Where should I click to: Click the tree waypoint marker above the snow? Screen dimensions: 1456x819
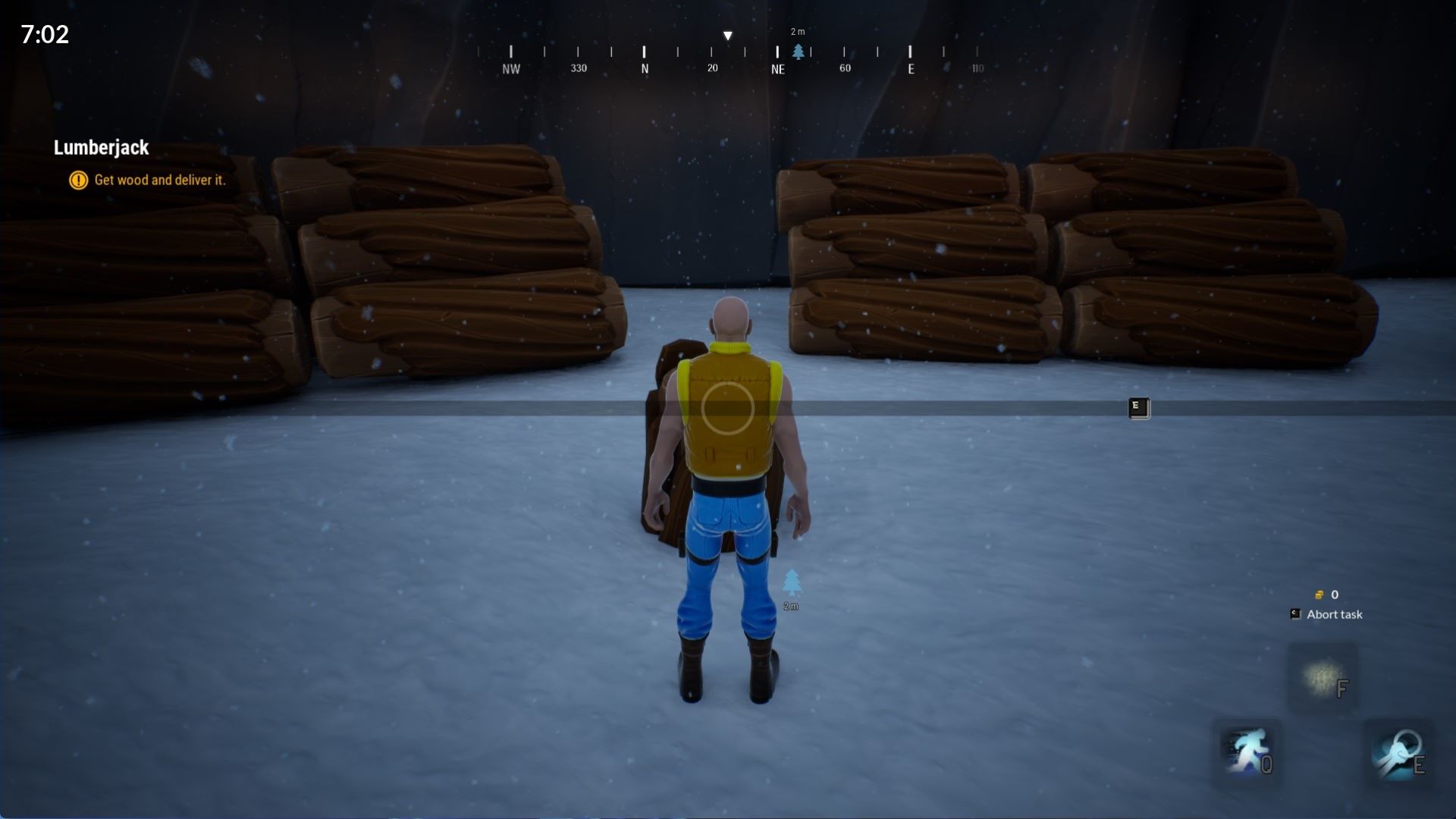[792, 580]
